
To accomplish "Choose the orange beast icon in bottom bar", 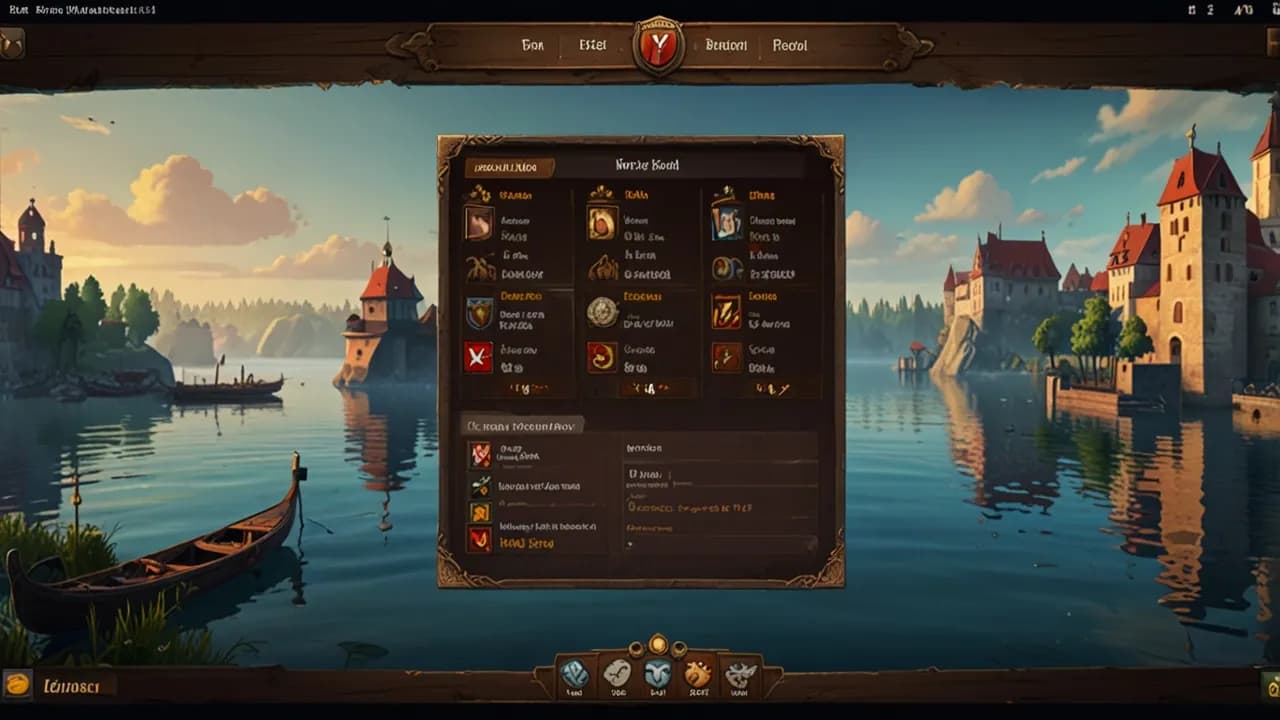I will (698, 675).
